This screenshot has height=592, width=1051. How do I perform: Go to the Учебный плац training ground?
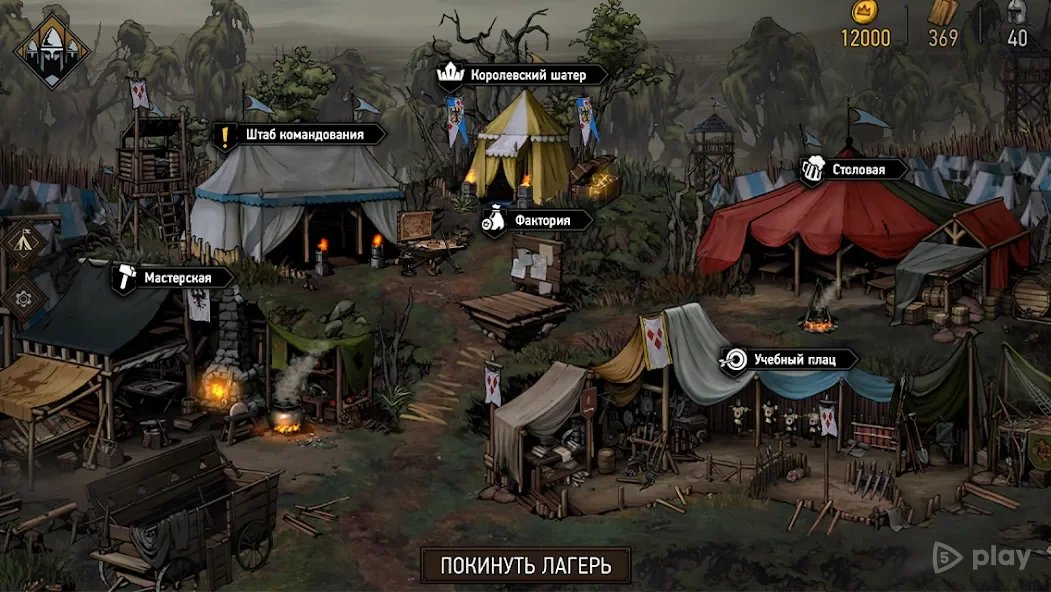[x=789, y=359]
